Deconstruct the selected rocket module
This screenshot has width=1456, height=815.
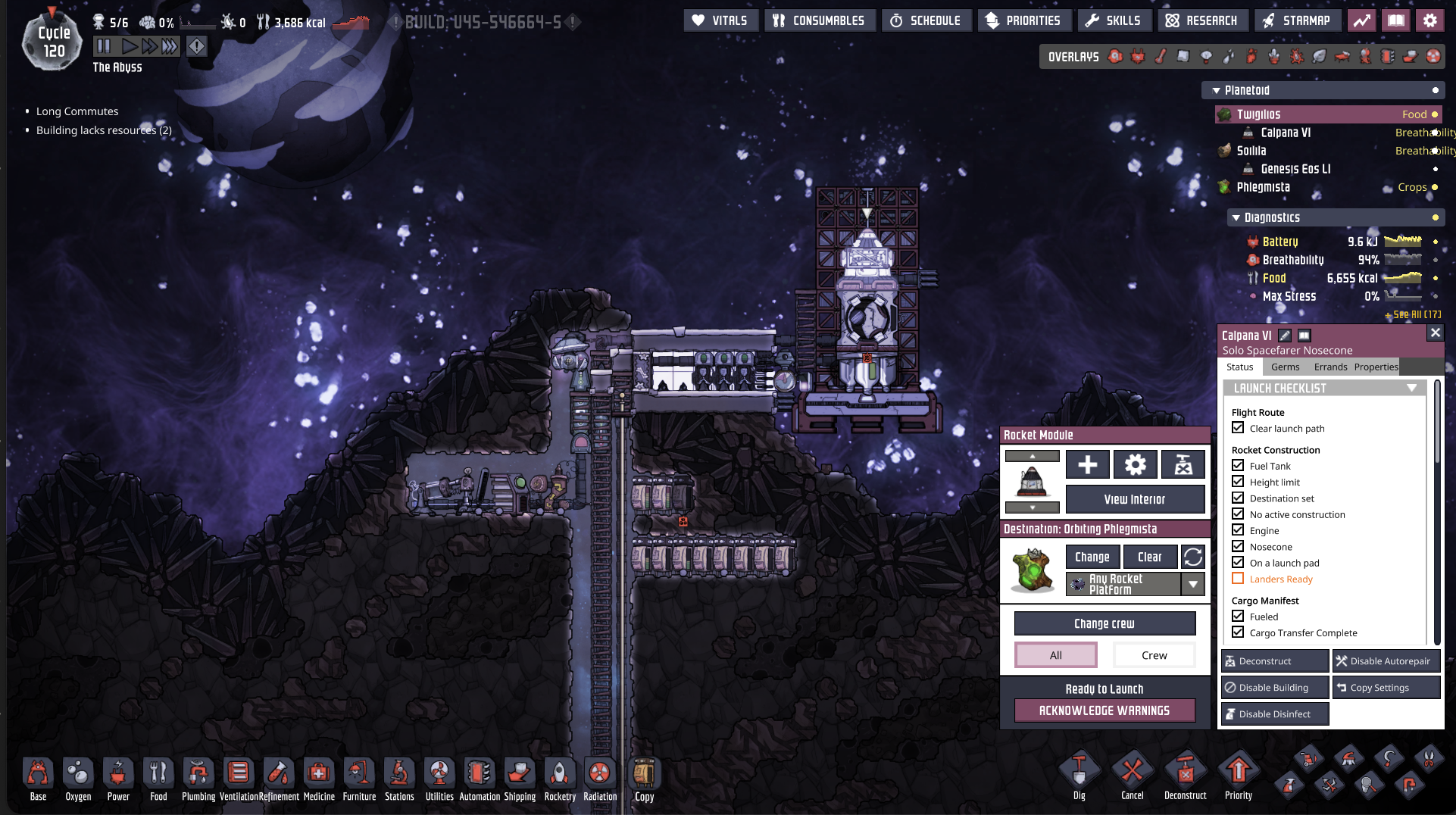tap(1274, 661)
